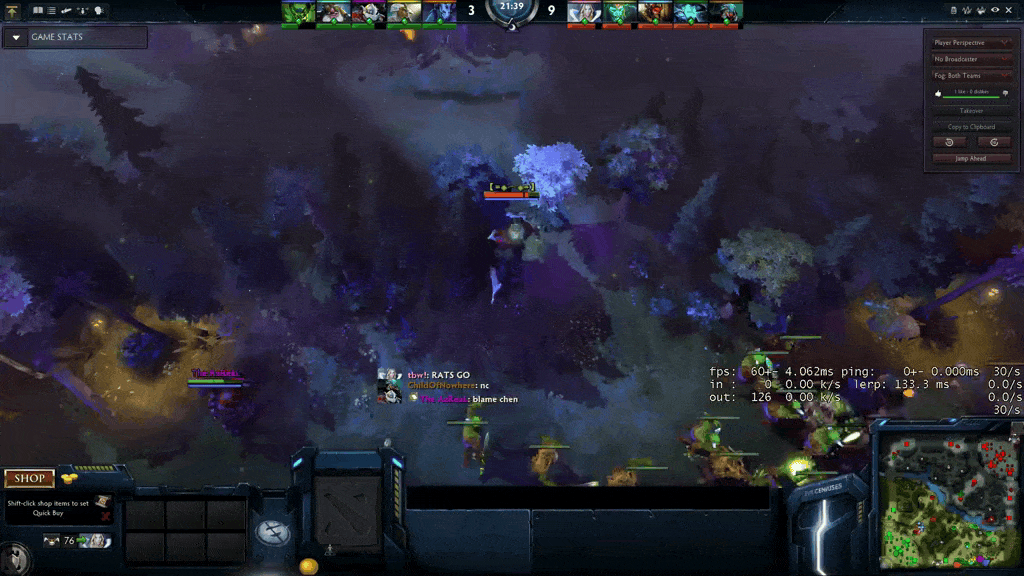Rewind the replay with the back arrow
Screen dimensions: 1024x576
949,142
